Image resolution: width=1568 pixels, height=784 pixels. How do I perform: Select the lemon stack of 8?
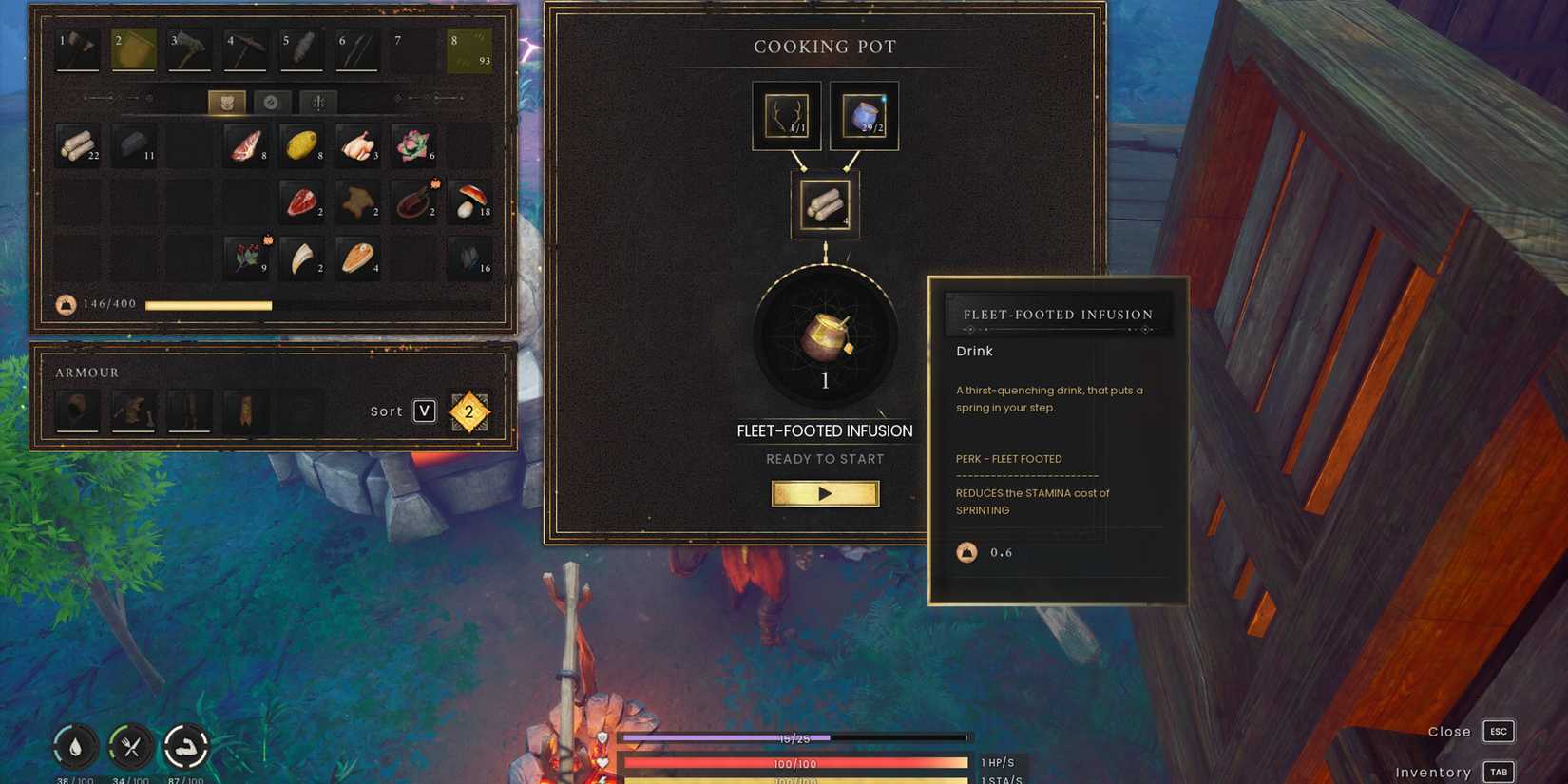point(302,144)
